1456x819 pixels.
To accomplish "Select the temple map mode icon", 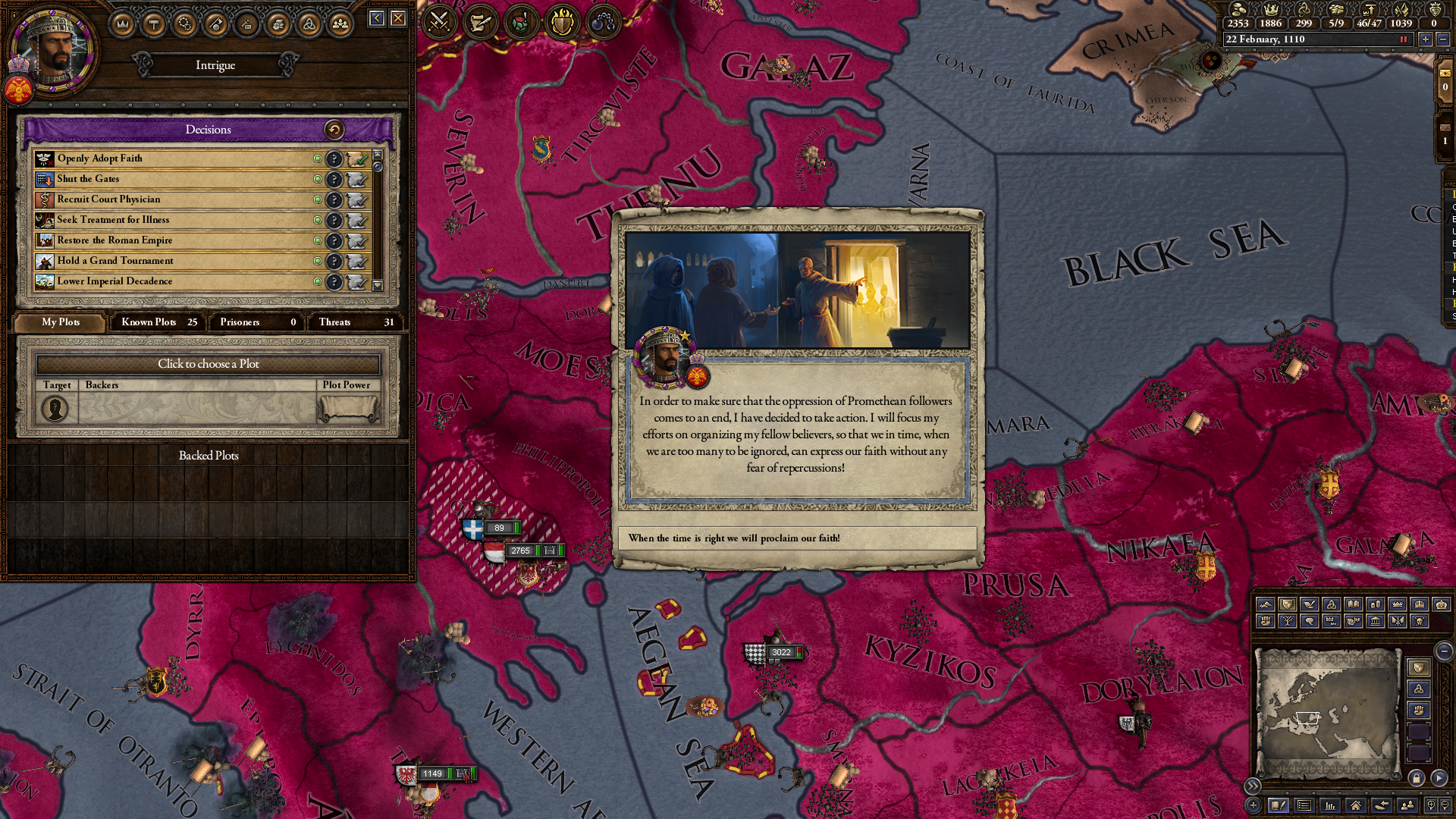I will tap(1376, 622).
